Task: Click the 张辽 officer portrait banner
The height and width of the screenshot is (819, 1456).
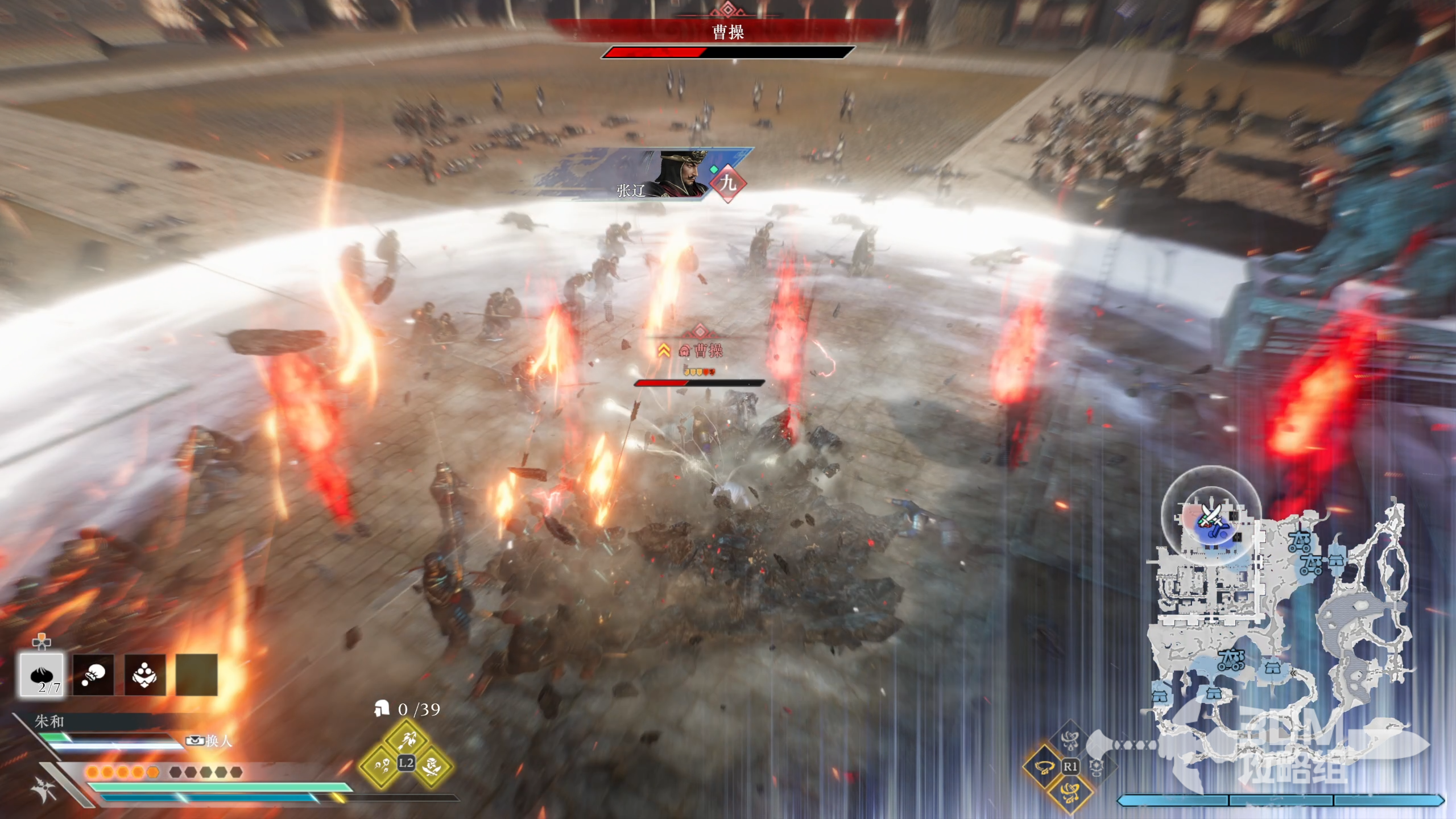Action: point(643,174)
